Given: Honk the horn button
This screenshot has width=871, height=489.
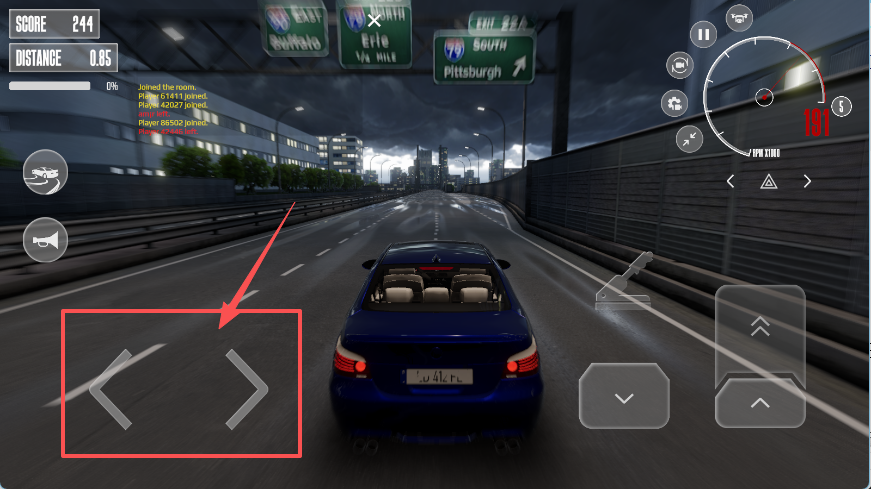Looking at the screenshot, I should pos(45,239).
